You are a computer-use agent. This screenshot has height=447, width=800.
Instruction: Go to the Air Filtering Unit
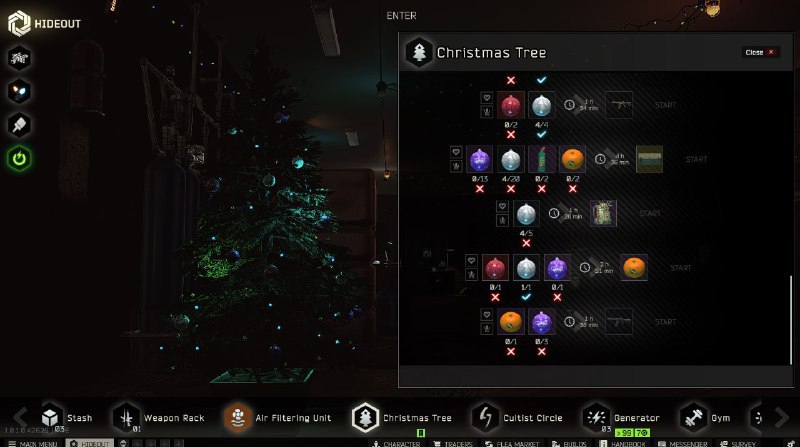278,417
